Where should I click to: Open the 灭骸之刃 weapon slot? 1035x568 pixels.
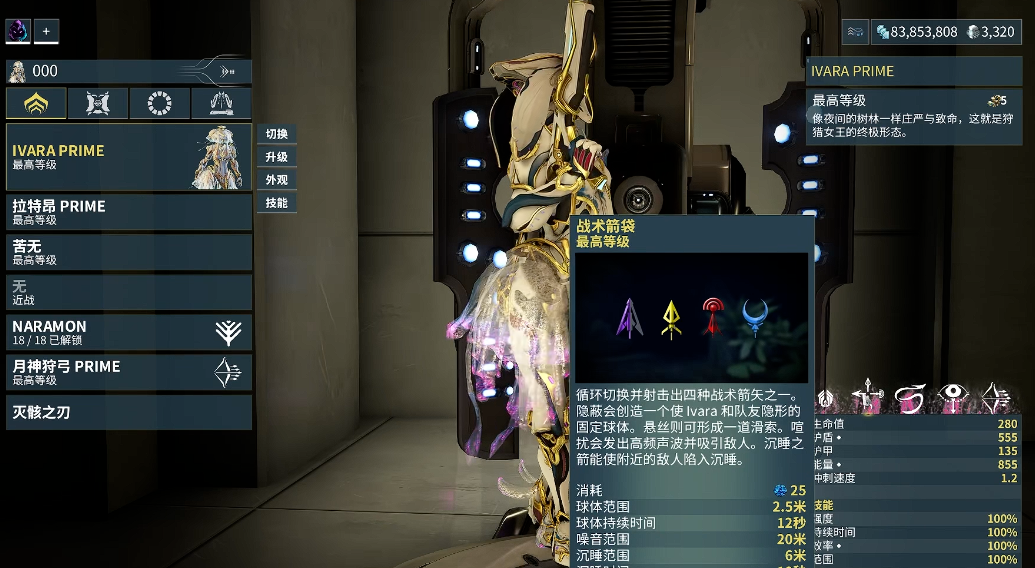pyautogui.click(x=128, y=412)
